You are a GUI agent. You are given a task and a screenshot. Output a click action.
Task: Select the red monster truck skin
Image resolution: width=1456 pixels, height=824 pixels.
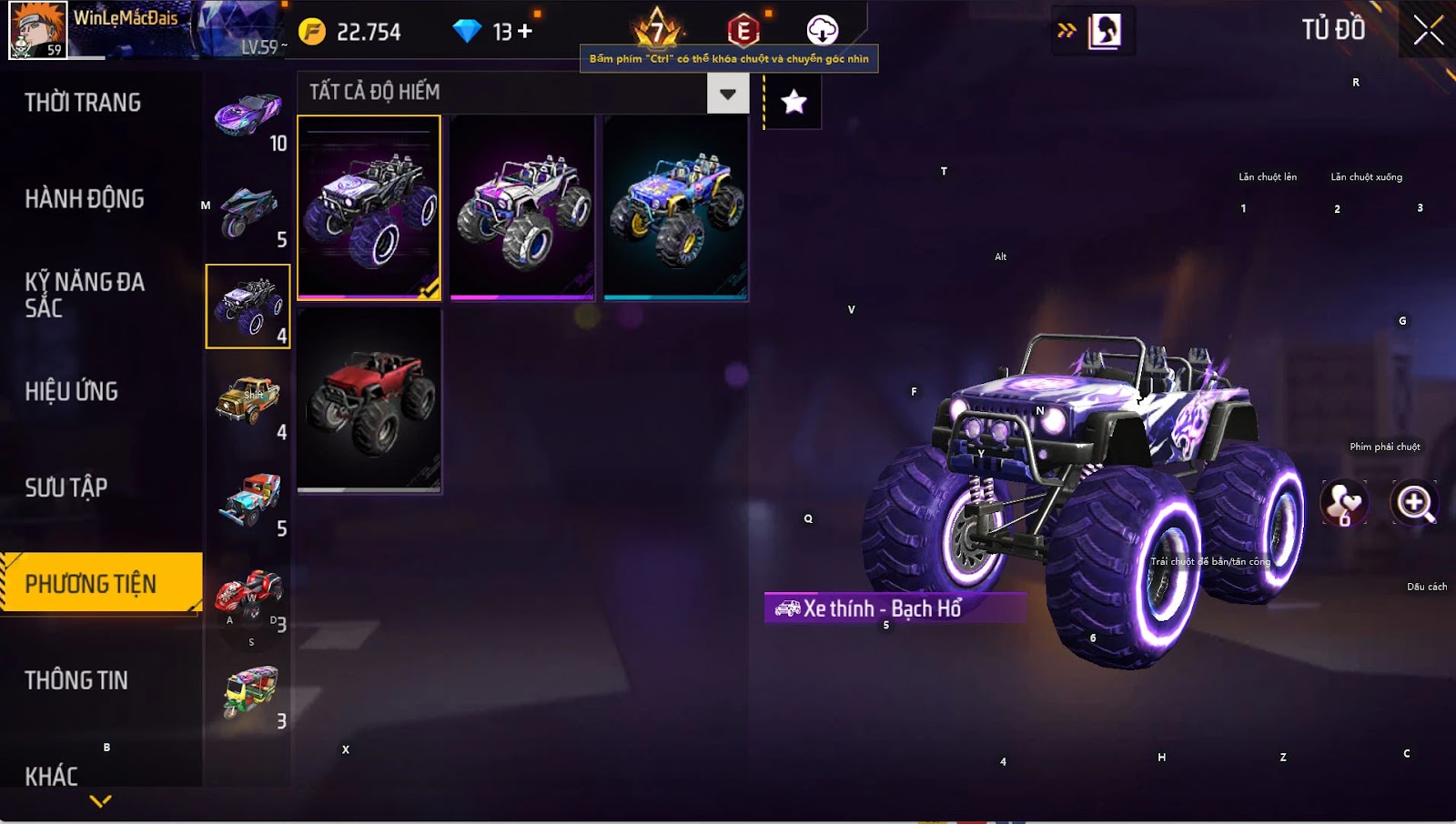click(x=369, y=400)
